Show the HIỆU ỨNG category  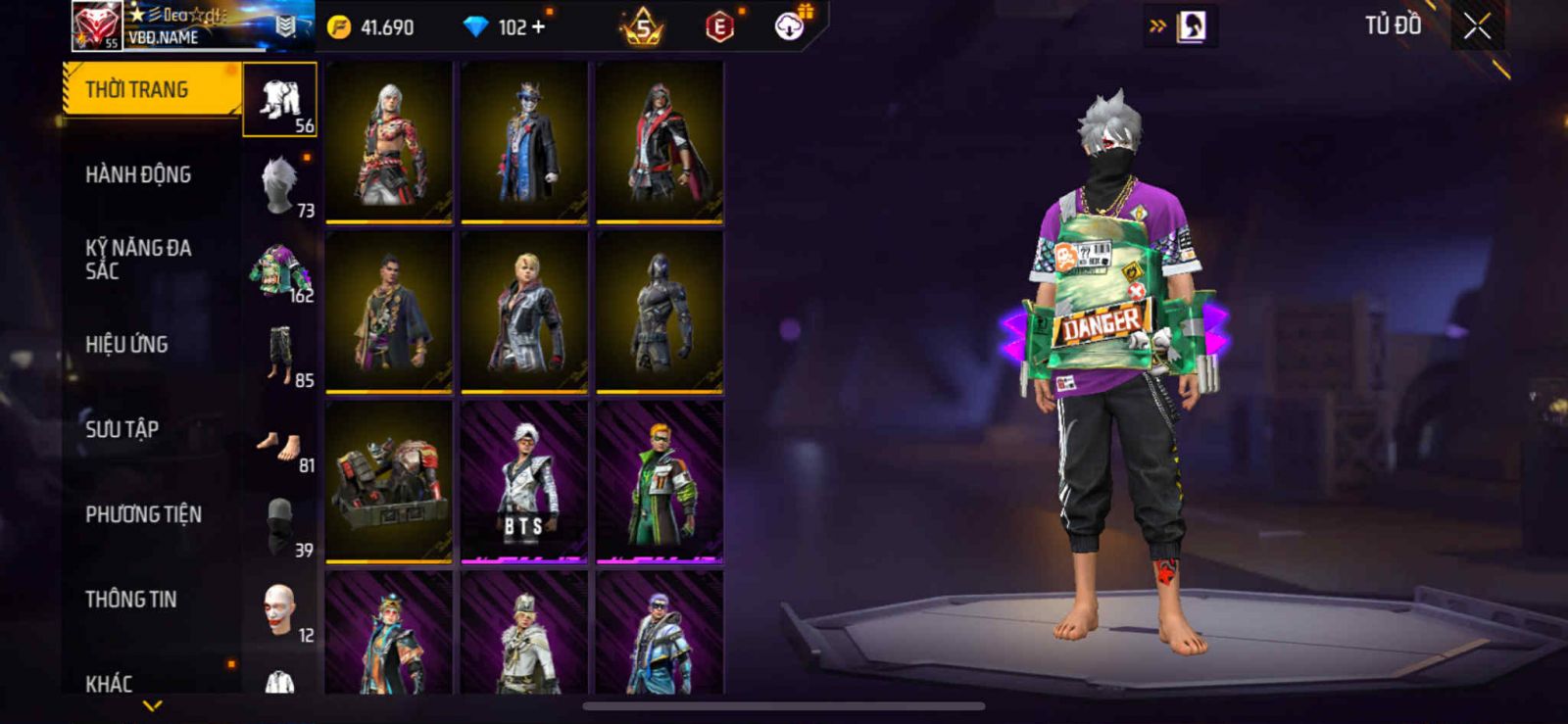coord(126,344)
